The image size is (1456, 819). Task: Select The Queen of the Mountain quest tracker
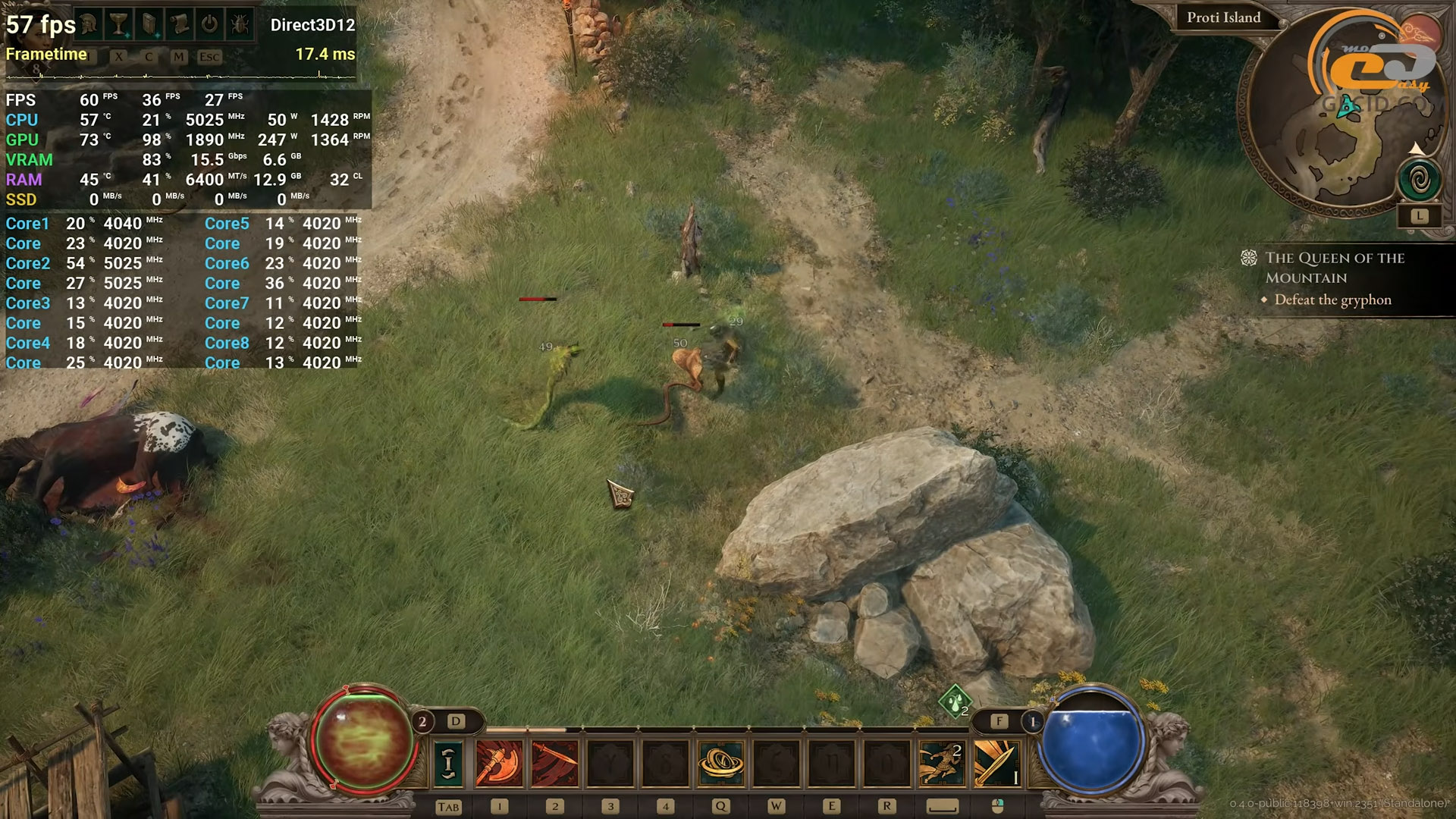(1334, 268)
